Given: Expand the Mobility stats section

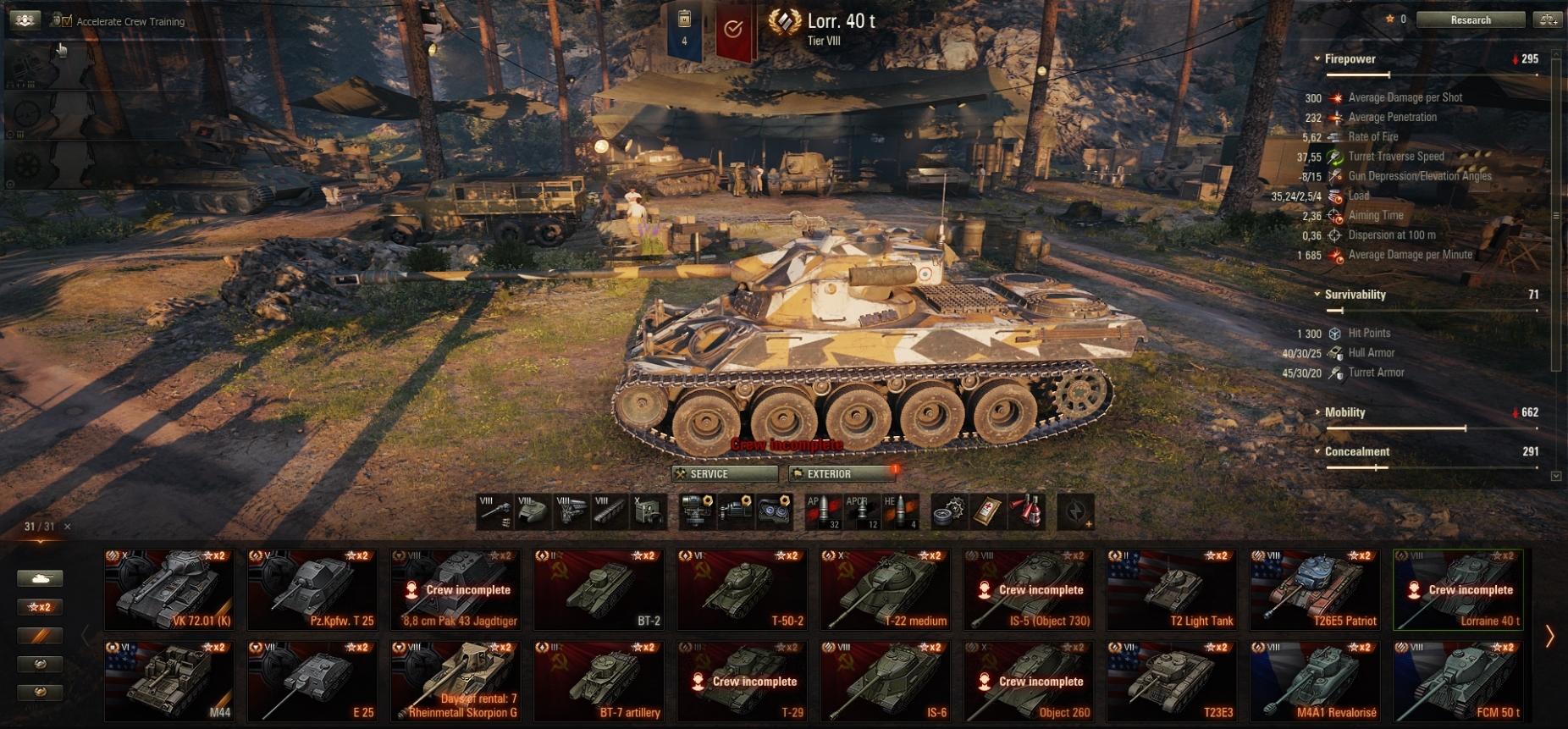Looking at the screenshot, I should click(1317, 412).
